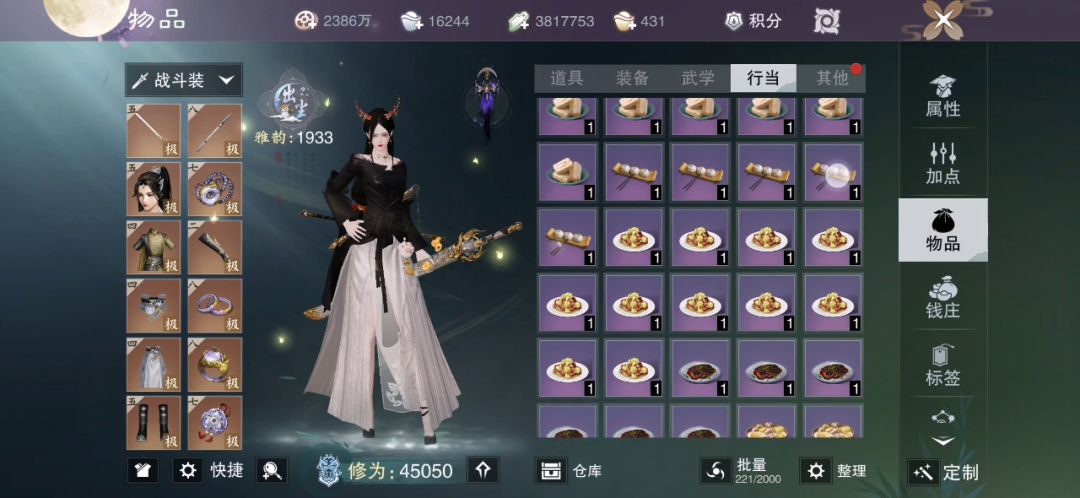Click the upgrade arrow next to 修为
Image resolution: width=1080 pixels, height=498 pixels.
click(x=483, y=470)
